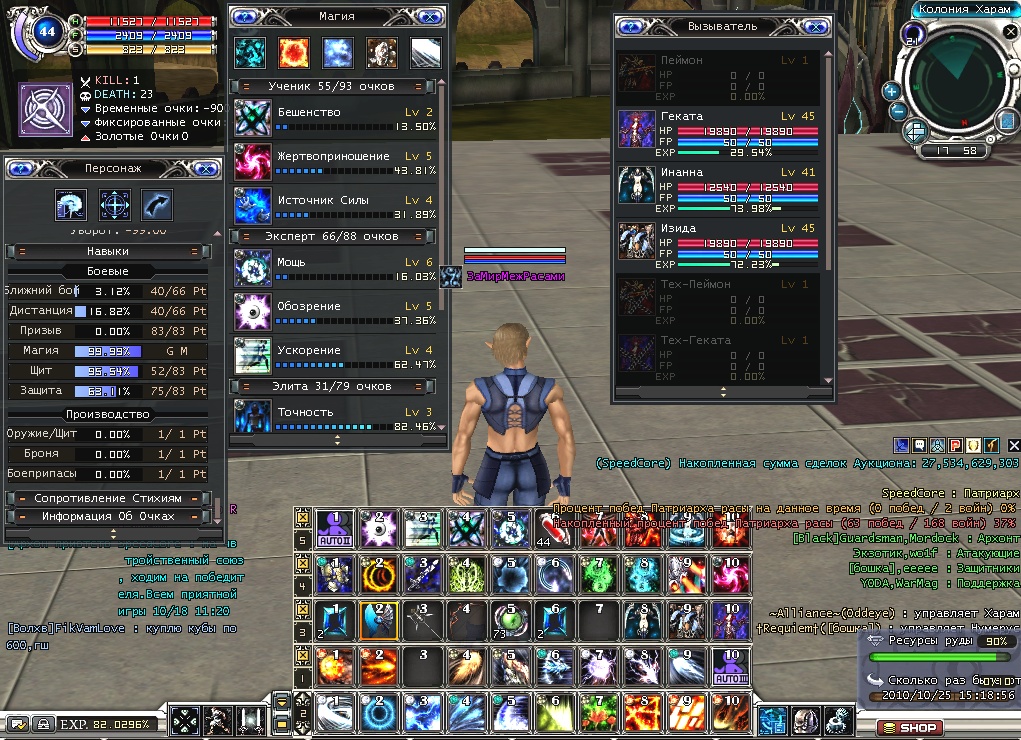This screenshot has height=740, width=1021.
Task: Select the Бешенство skill
Action: [252, 118]
